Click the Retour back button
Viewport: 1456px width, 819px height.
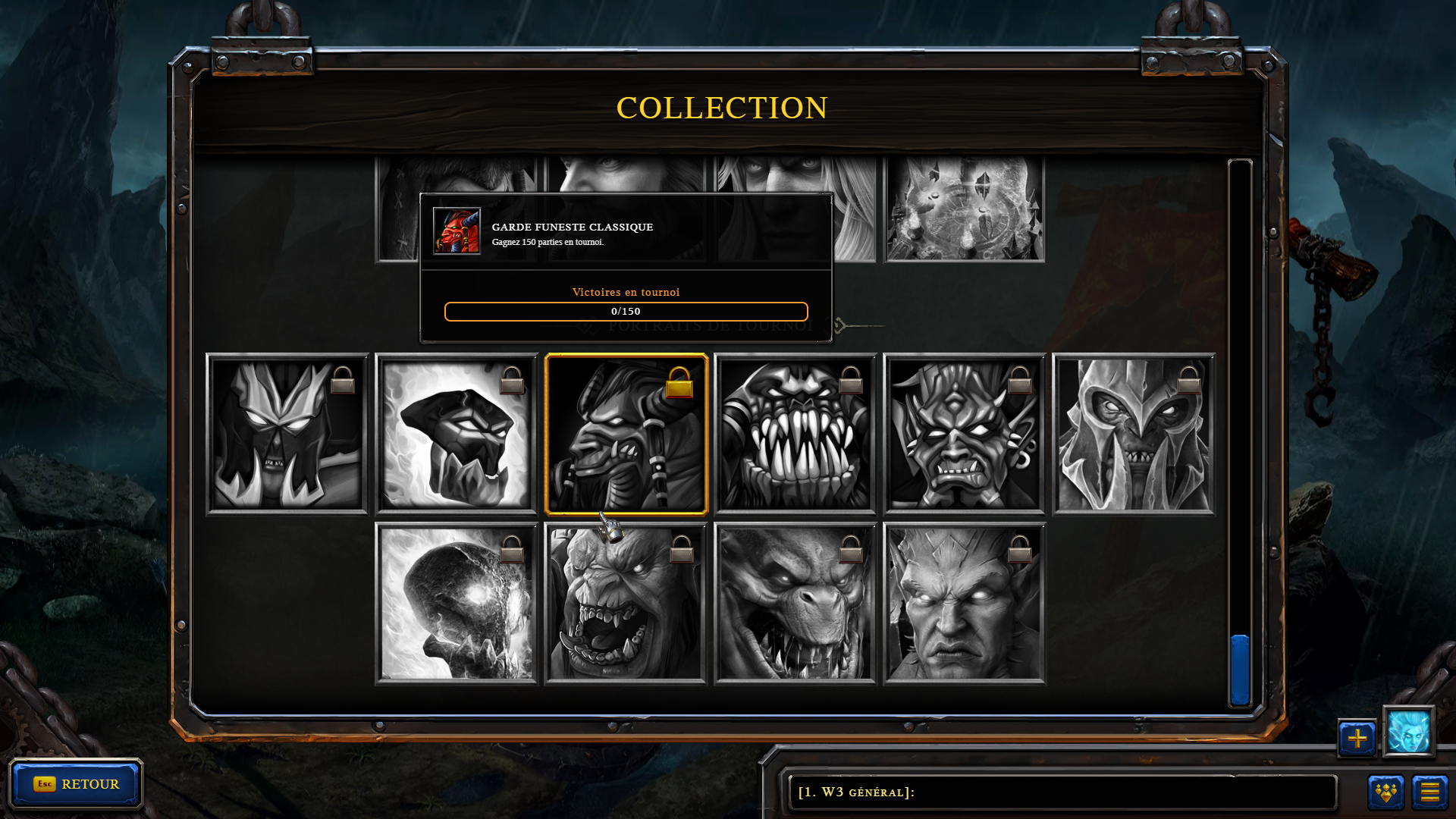[x=76, y=783]
